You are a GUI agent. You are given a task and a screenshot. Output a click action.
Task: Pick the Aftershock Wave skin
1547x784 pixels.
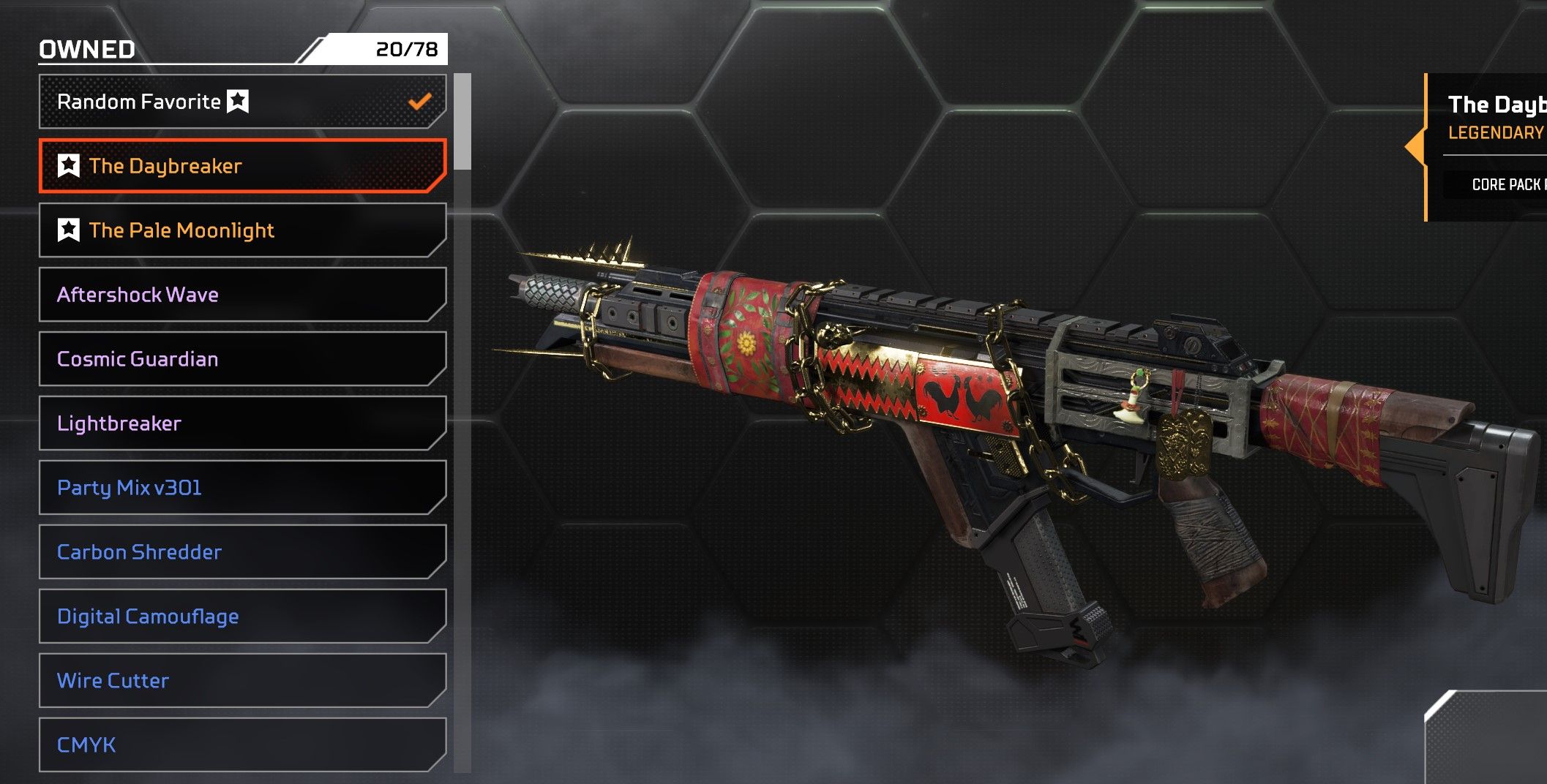(241, 295)
